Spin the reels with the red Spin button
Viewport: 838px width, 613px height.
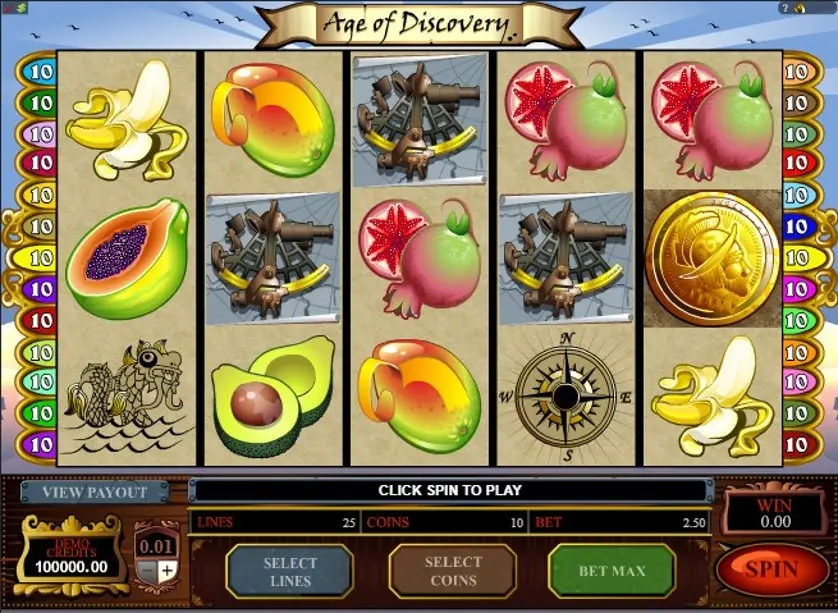tap(770, 570)
